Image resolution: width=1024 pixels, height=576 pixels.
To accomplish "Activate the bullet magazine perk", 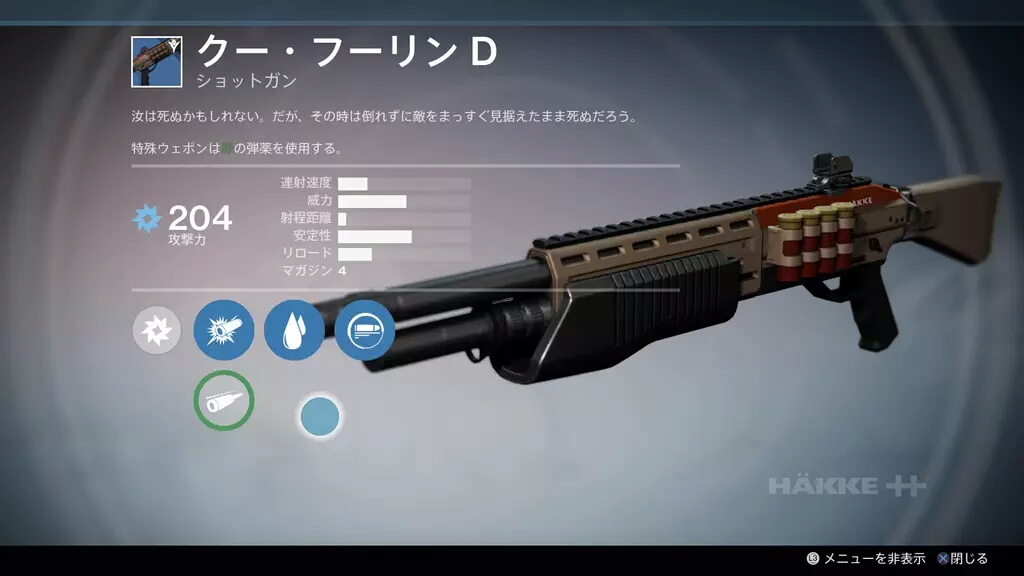I will tap(364, 330).
